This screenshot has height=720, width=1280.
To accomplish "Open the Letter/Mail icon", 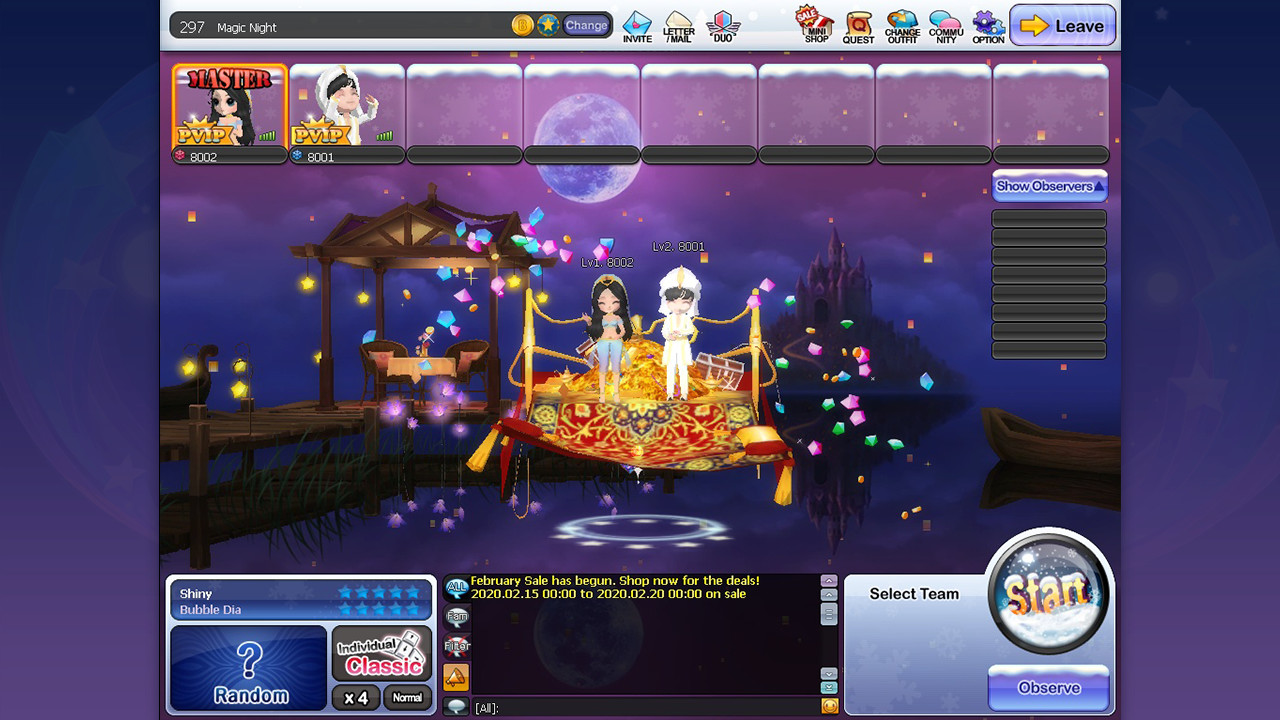I will click(x=680, y=24).
